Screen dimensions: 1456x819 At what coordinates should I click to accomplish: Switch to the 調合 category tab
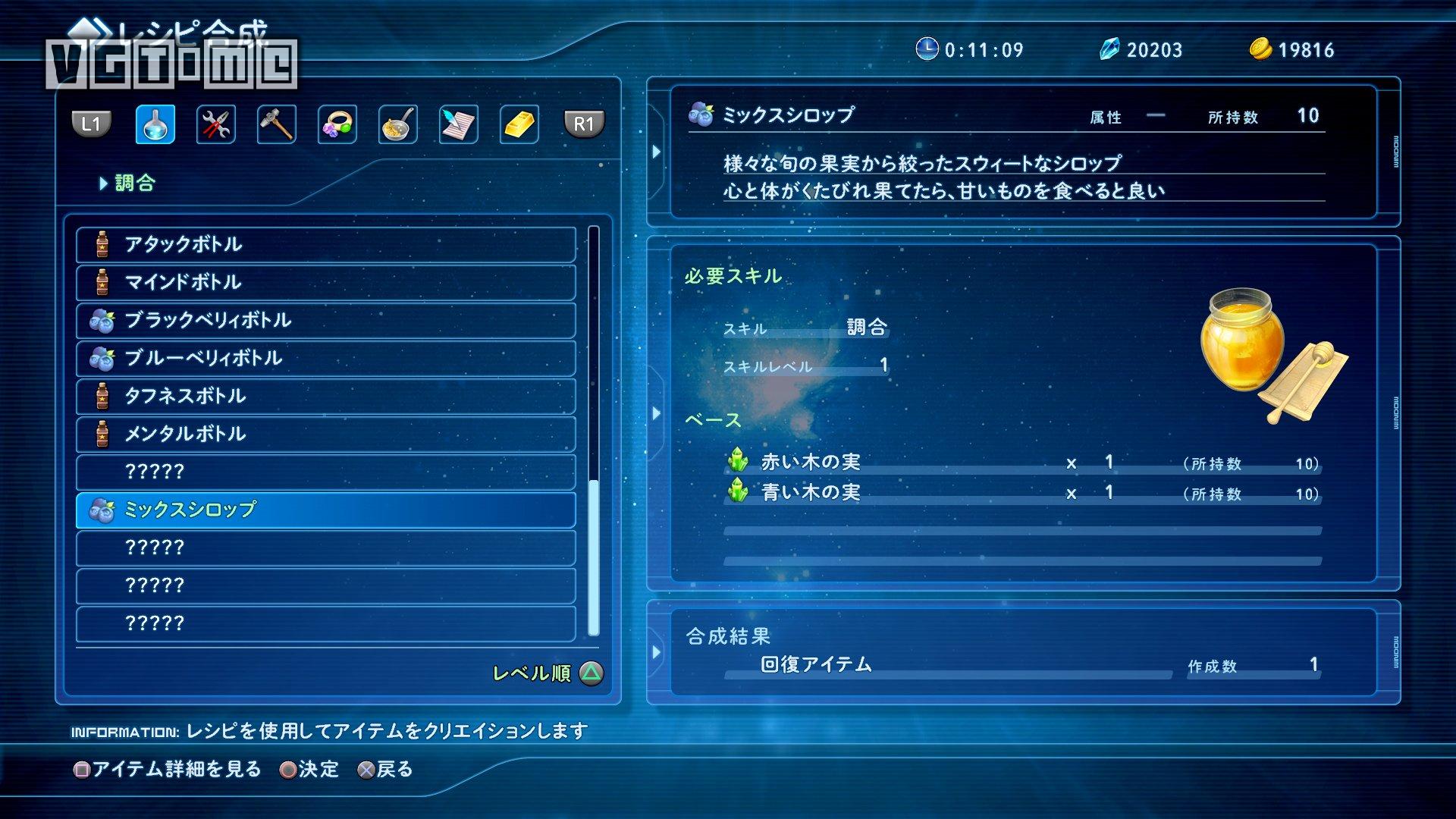click(x=136, y=184)
